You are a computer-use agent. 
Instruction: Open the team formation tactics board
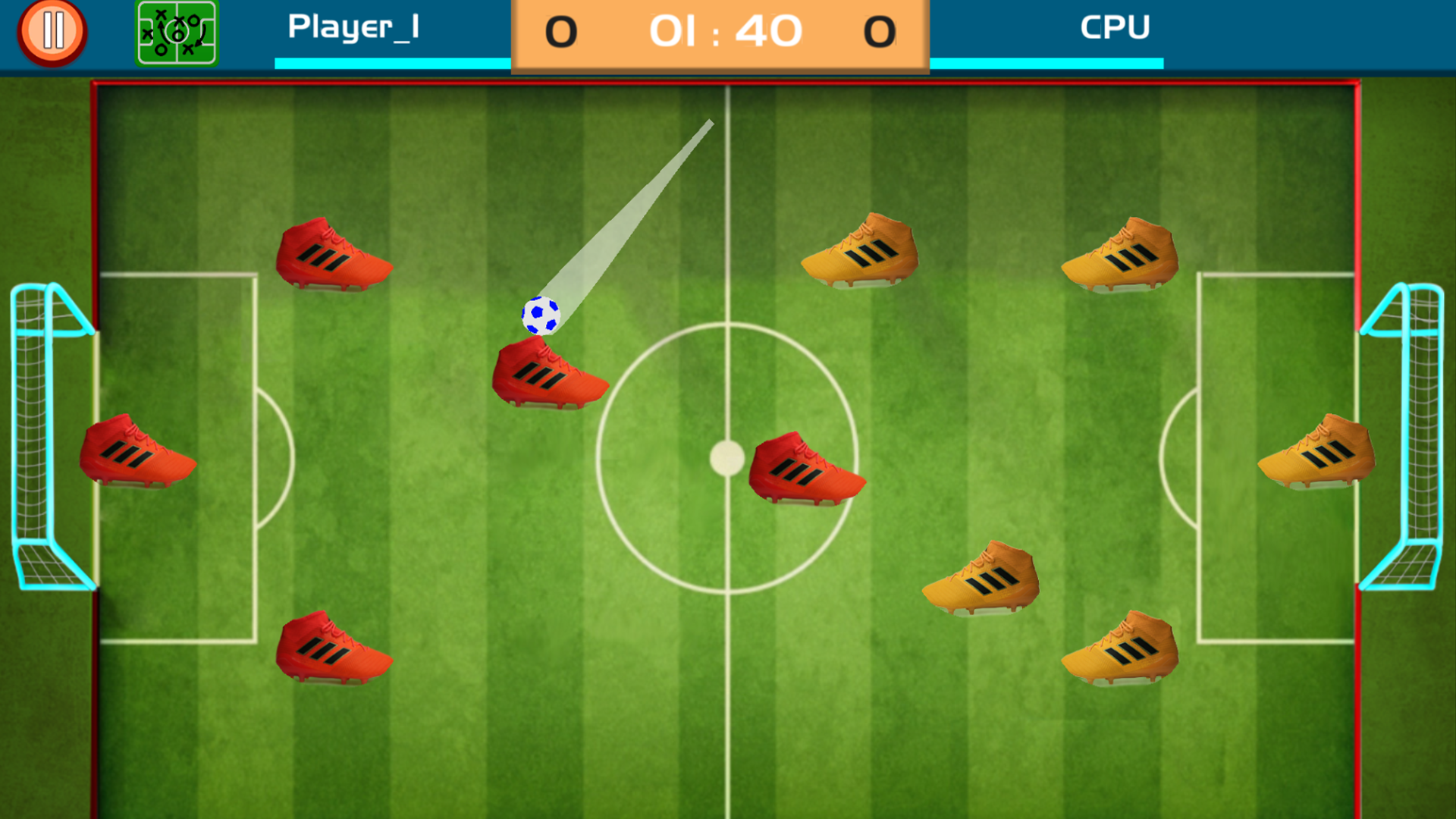coord(177,31)
